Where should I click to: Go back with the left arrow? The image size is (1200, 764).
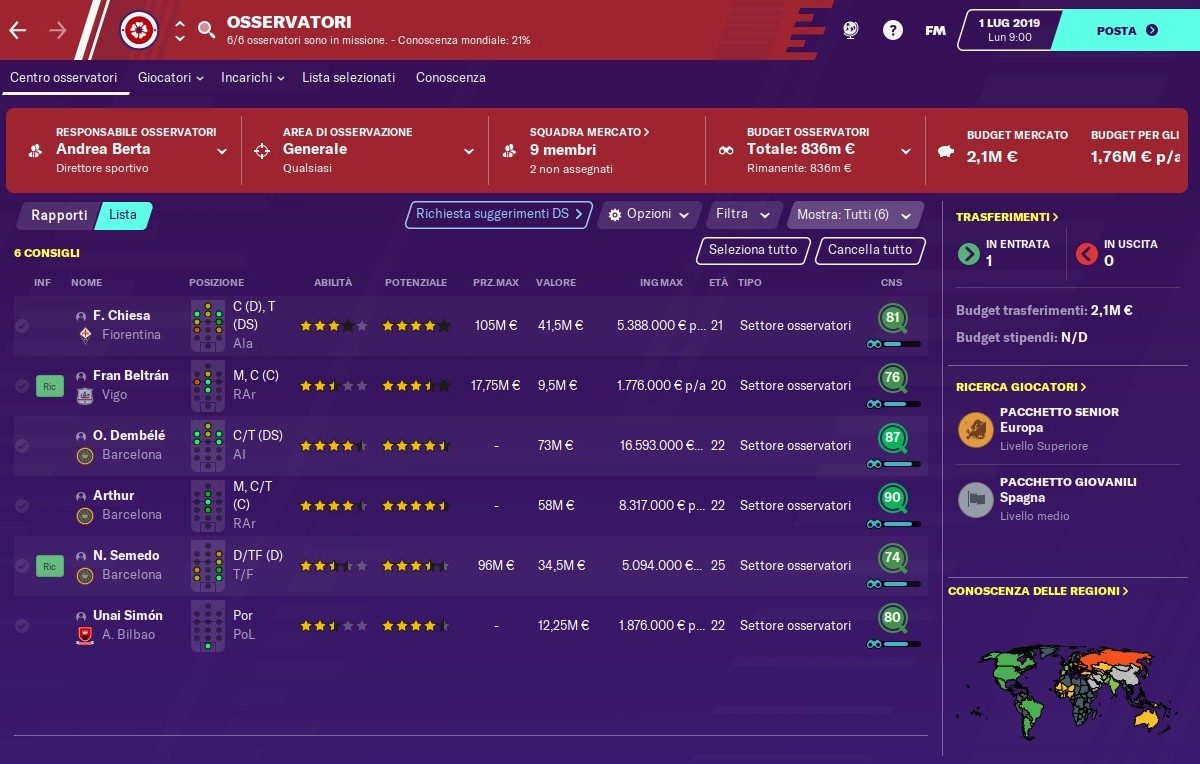coord(18,30)
